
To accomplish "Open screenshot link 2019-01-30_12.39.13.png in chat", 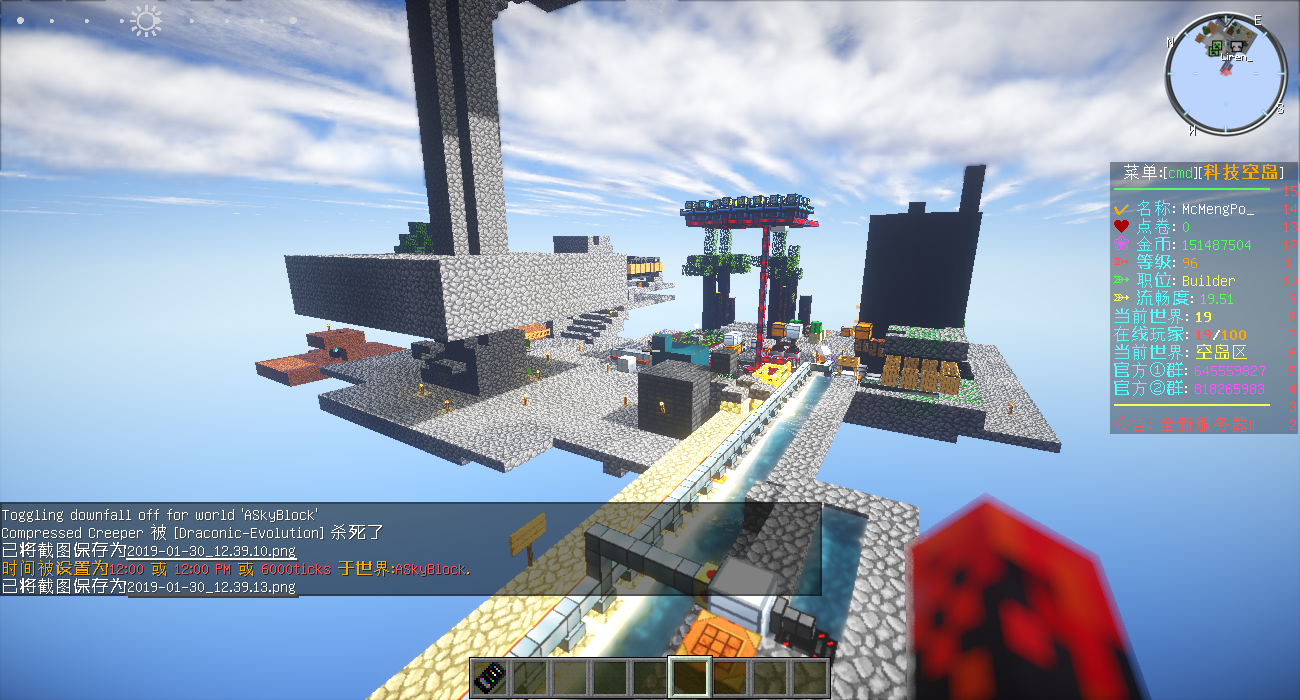I will click(x=212, y=587).
